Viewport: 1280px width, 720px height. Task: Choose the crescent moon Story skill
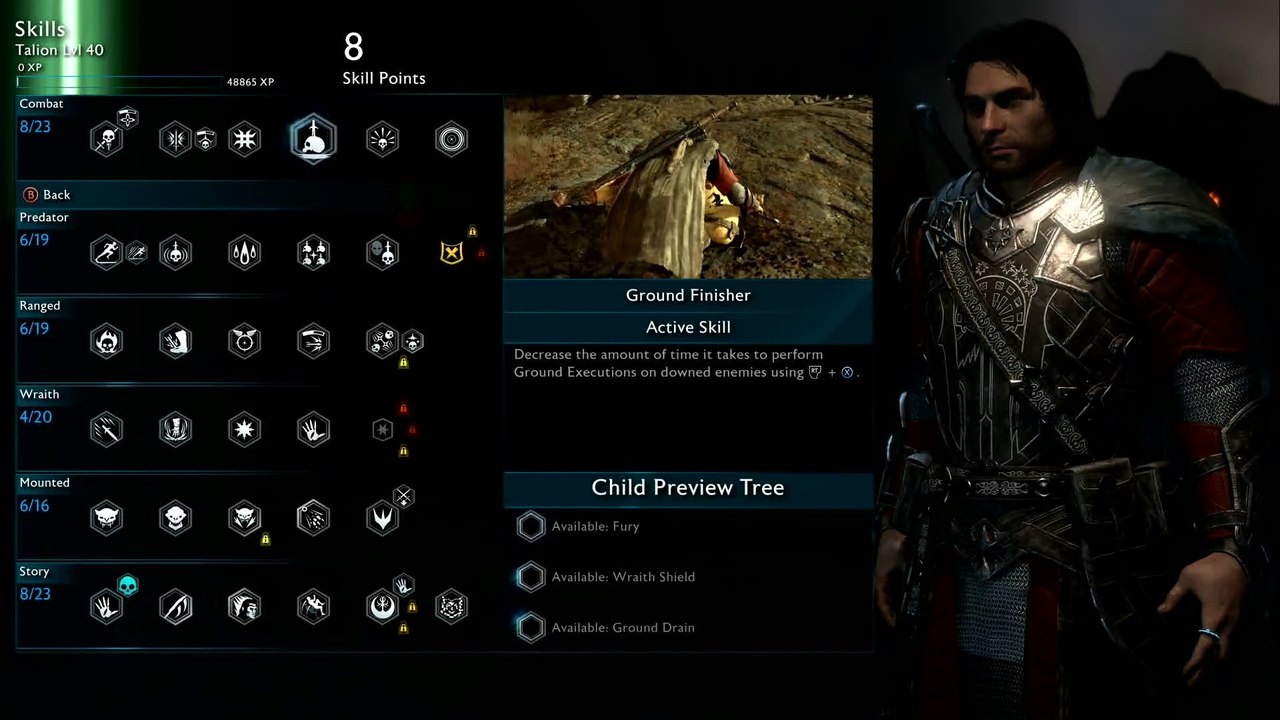pyautogui.click(x=382, y=607)
